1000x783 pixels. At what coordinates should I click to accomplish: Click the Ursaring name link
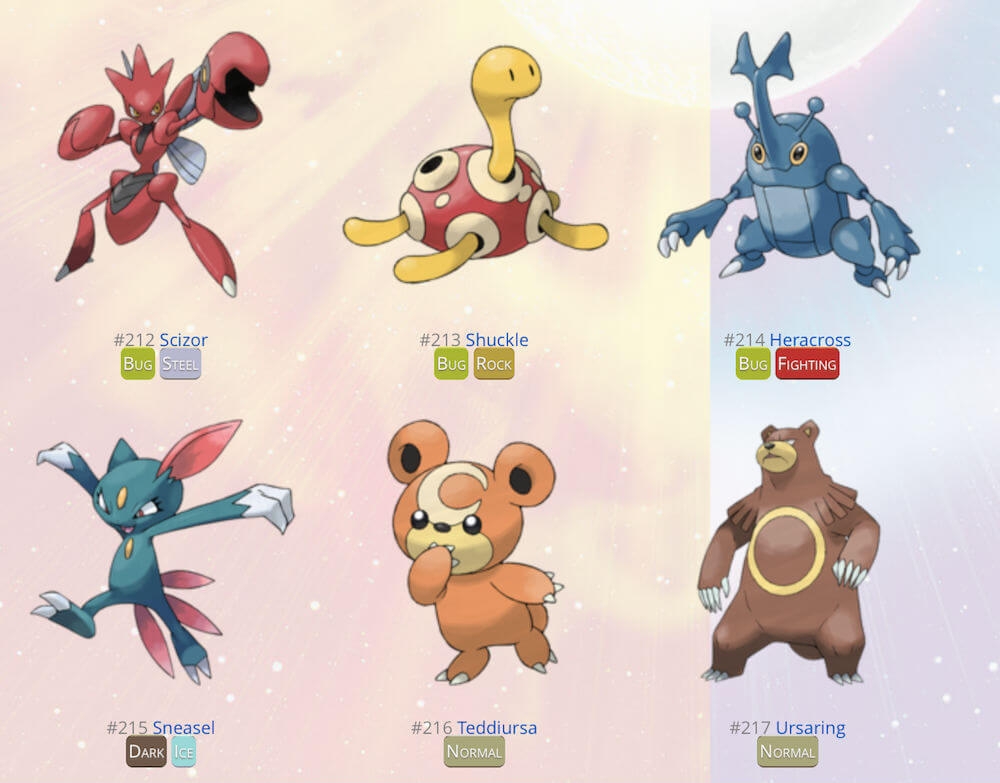pos(810,728)
